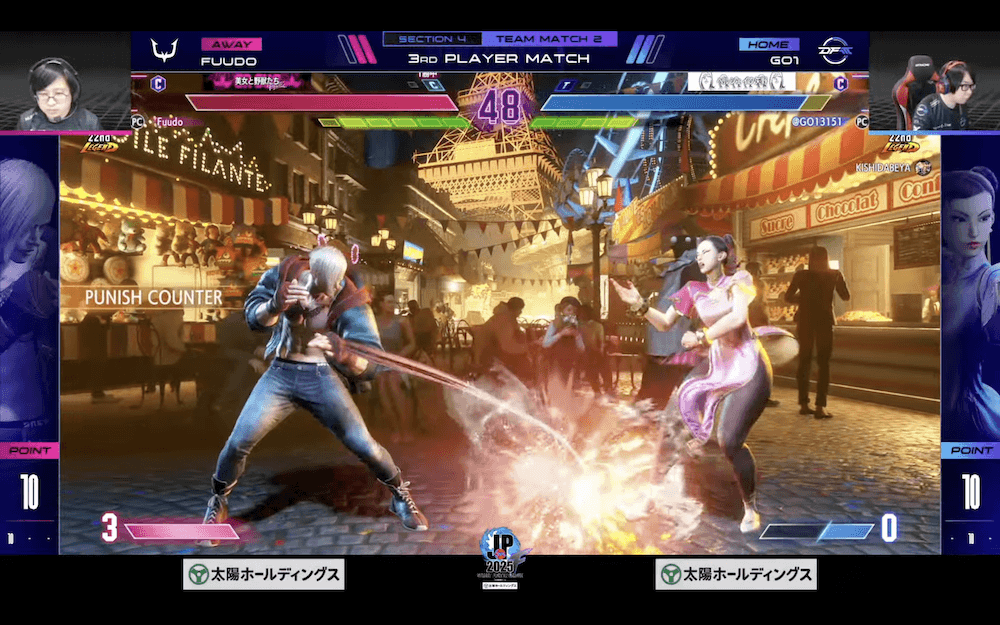This screenshot has height=625, width=1000.
Task: Open the left sponsor banner
Action: [x=263, y=574]
